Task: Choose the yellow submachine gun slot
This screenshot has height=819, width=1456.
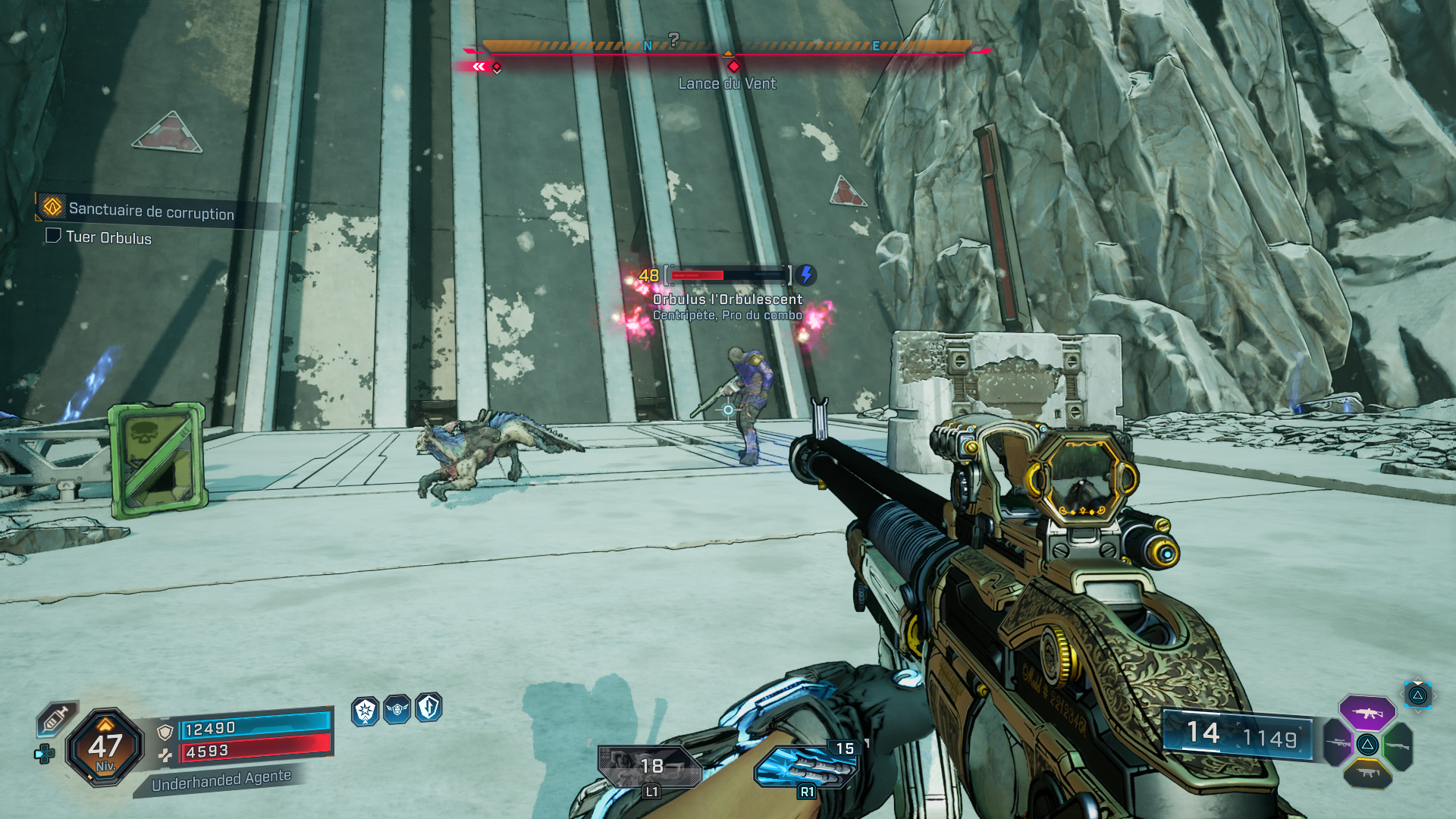Action: pos(1367,773)
